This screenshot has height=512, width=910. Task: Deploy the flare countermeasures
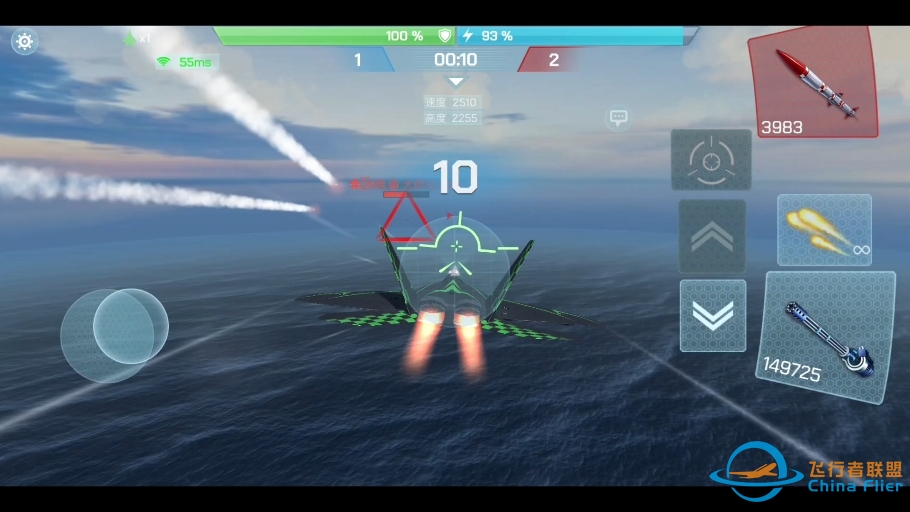tap(824, 230)
